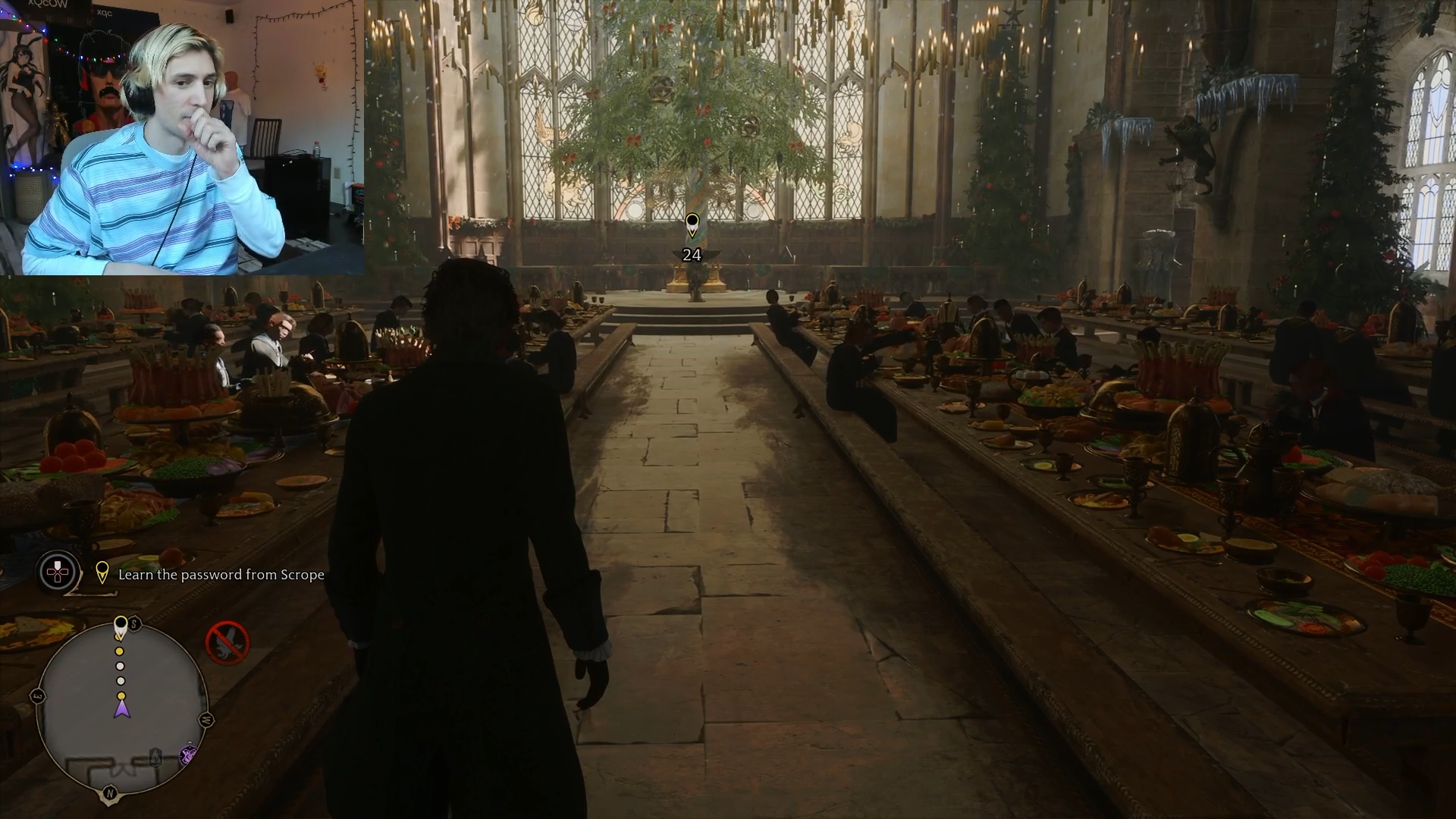Click the waypoint marker above the staff table
The width and height of the screenshot is (1456, 819).
pyautogui.click(x=692, y=224)
